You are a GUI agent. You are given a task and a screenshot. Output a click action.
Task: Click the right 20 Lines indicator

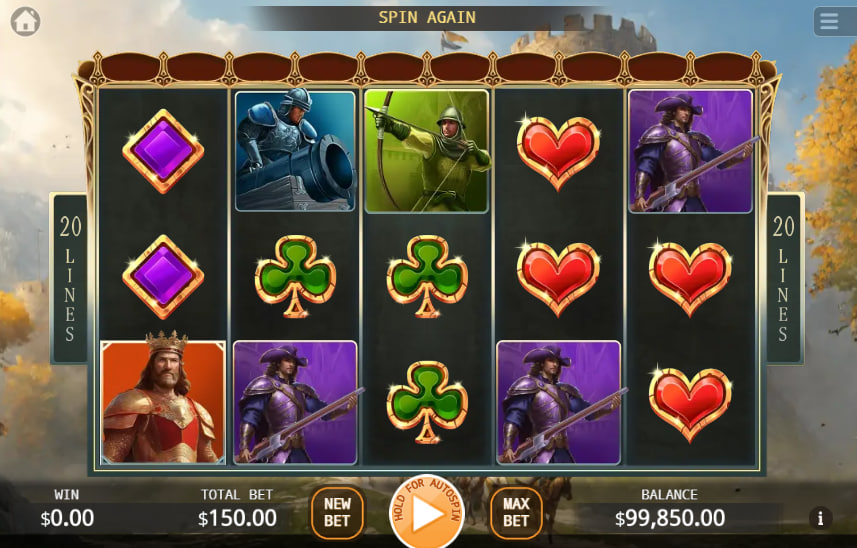click(x=784, y=278)
